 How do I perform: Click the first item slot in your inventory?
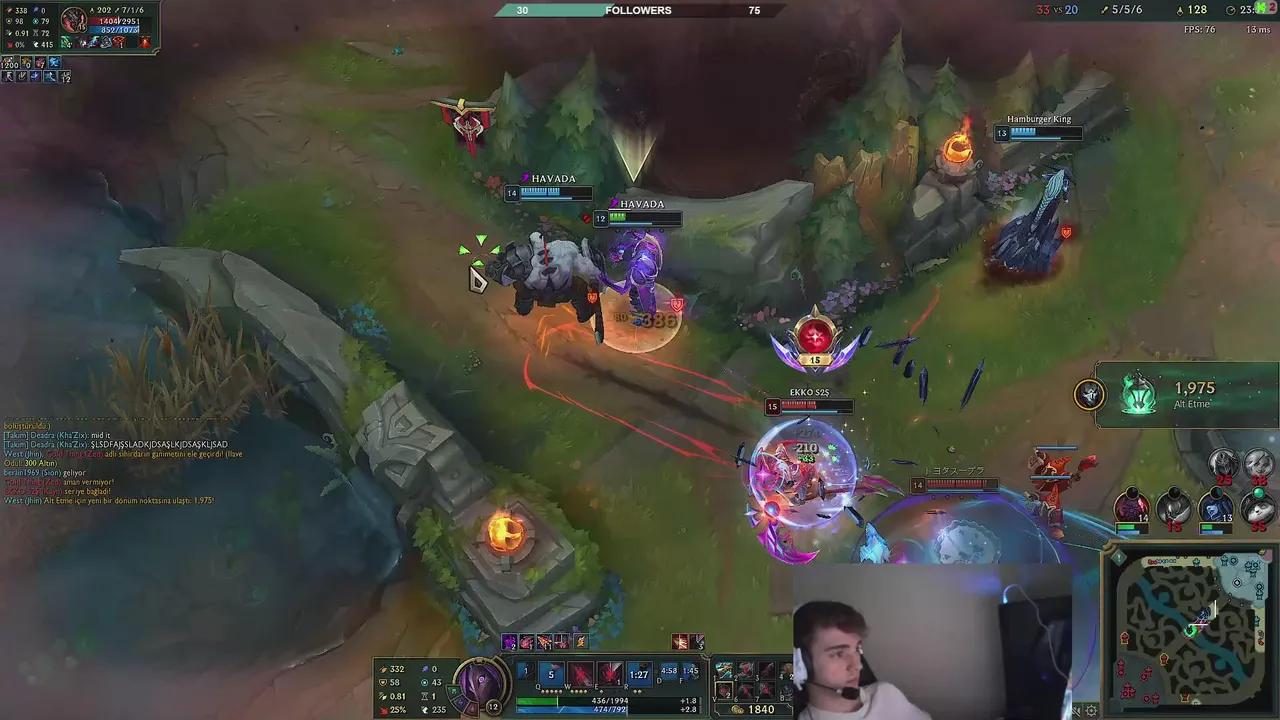[724, 668]
